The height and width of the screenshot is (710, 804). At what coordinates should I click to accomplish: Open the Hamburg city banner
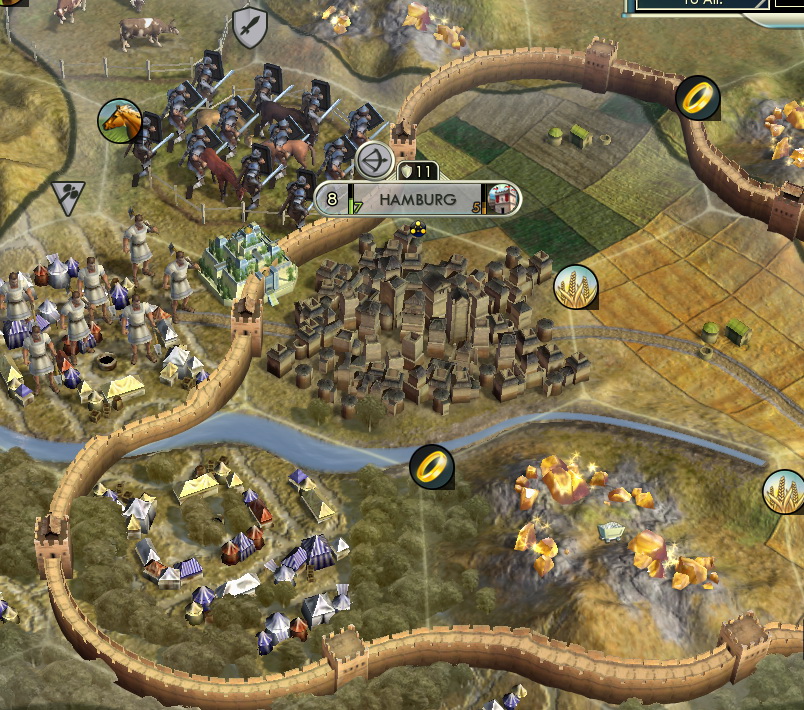click(417, 199)
